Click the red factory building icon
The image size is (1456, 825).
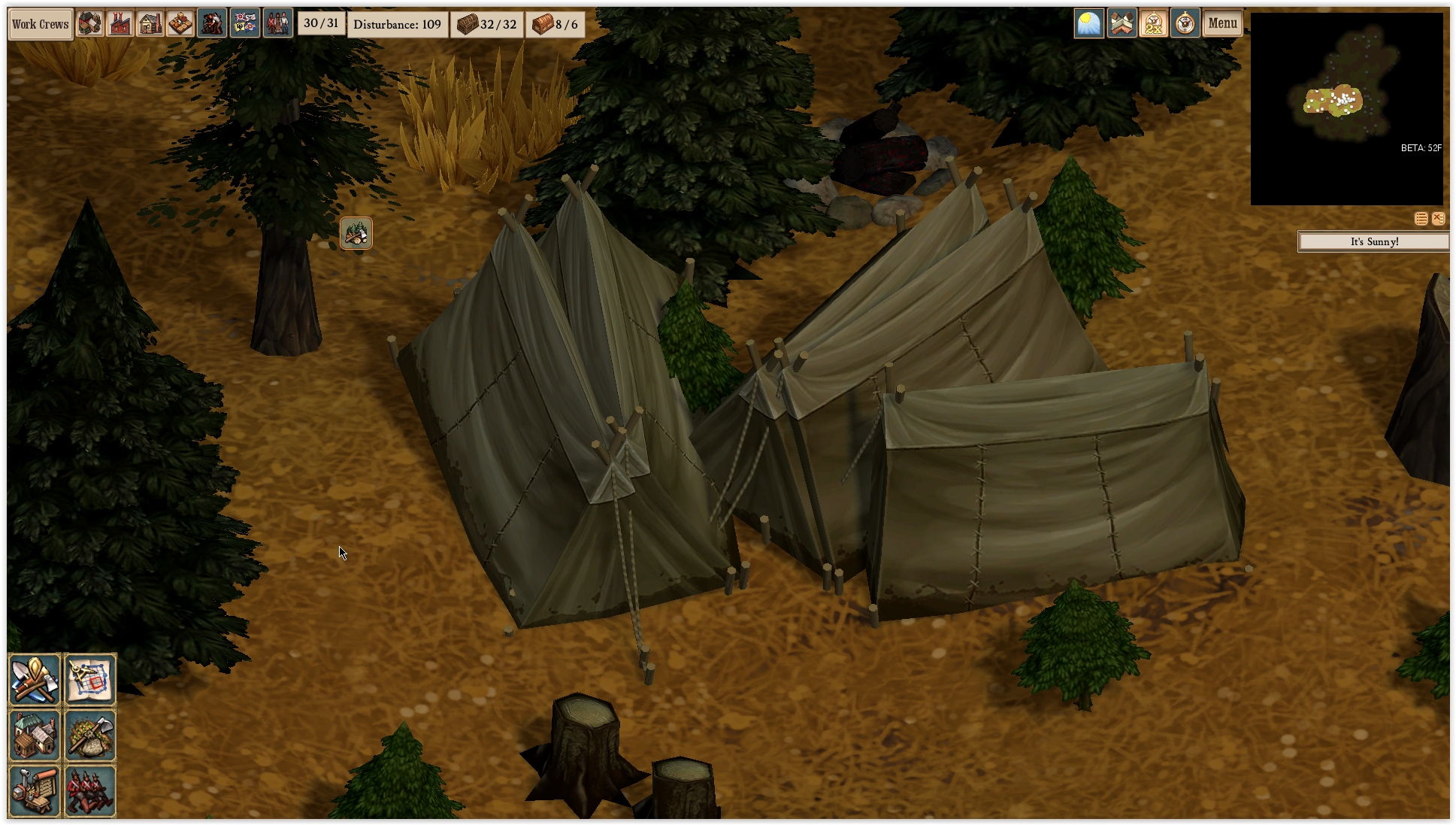point(120,24)
